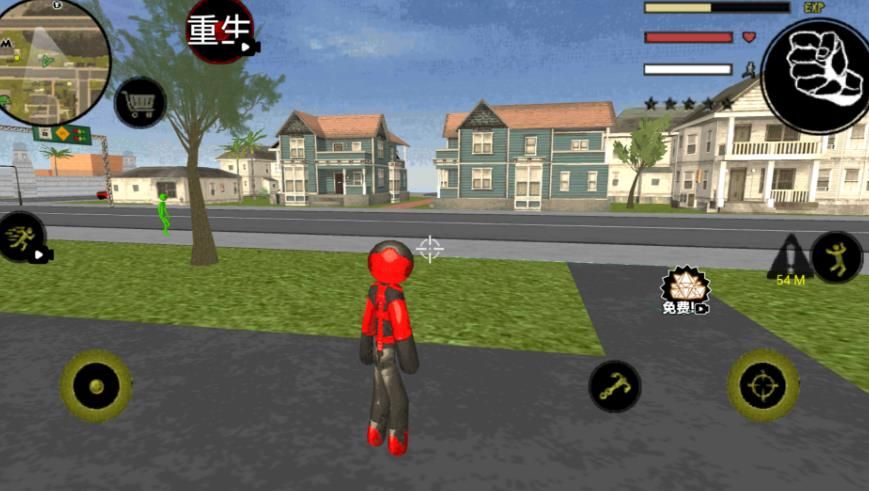Image resolution: width=869 pixels, height=491 pixels.
Task: Tap the movement joystick knob
Action: point(96,386)
